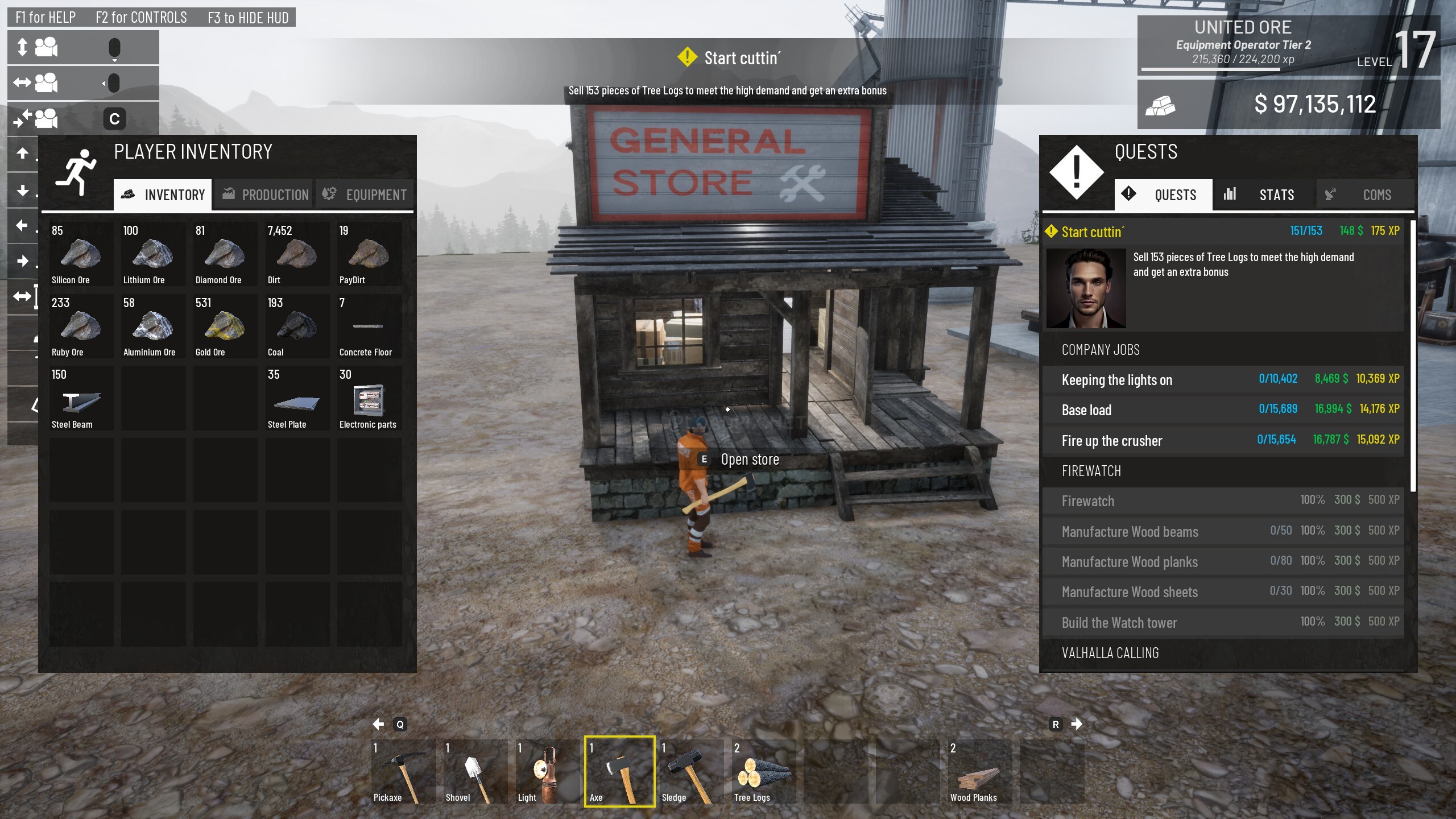This screenshot has height=819, width=1456.
Task: Click the Diamond Ore stack
Action: (x=225, y=254)
